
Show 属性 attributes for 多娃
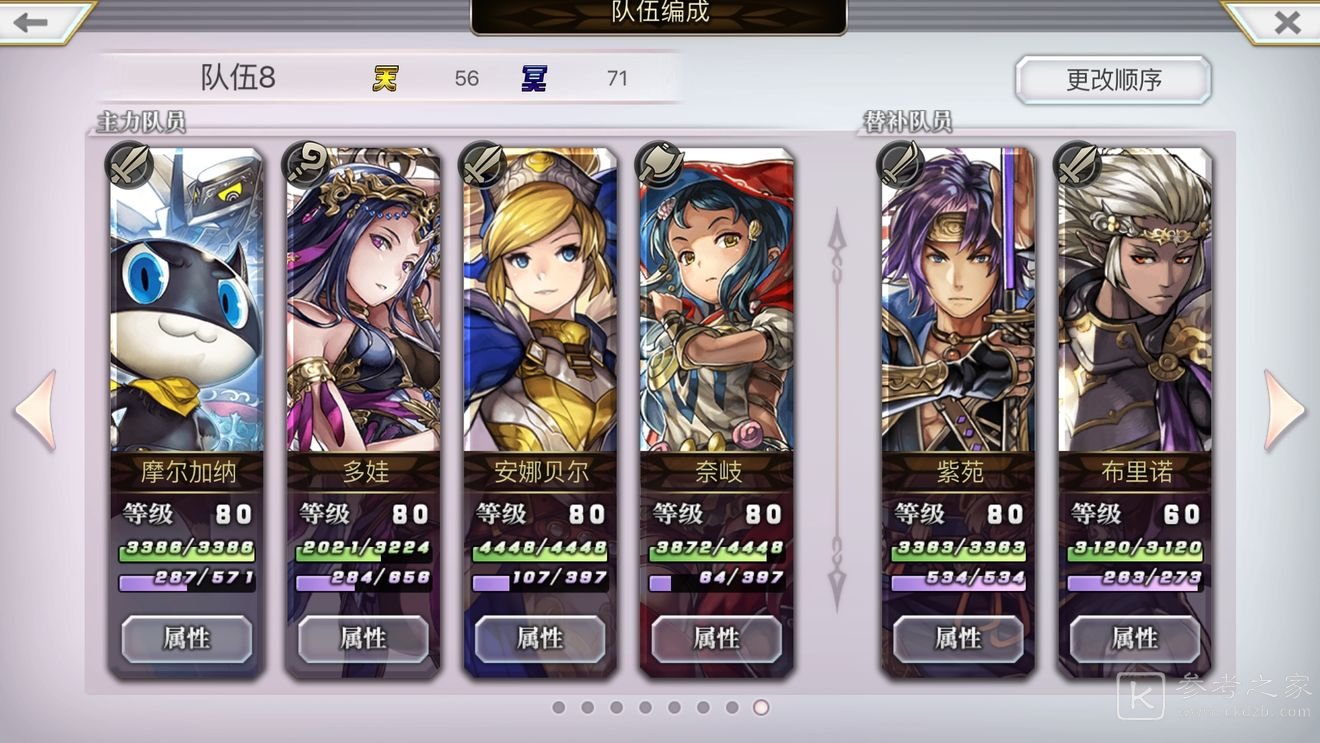(363, 638)
